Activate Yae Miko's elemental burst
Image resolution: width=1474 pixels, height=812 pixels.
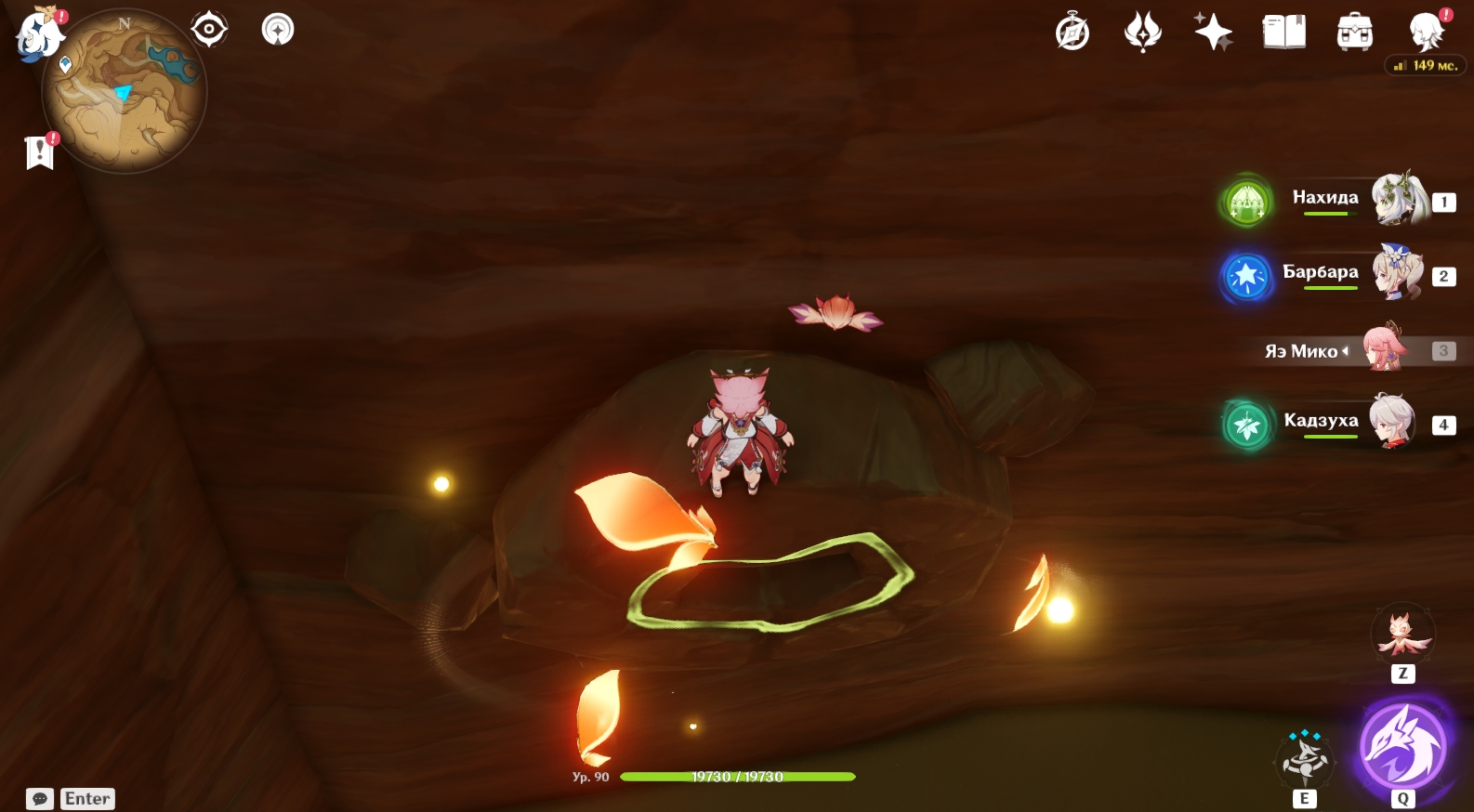[1402, 746]
